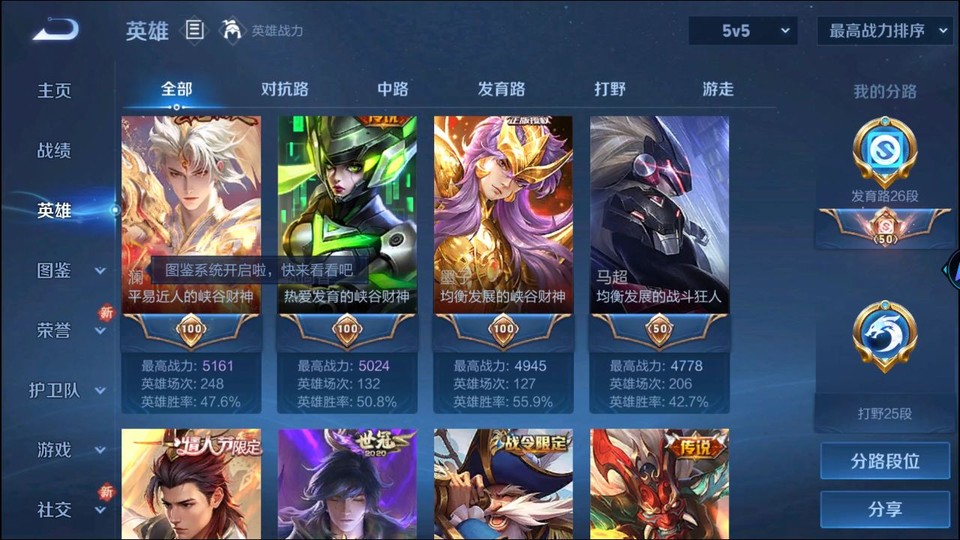960x540 pixels.
Task: Switch to the 游走 roaming tab
Action: pos(718,89)
